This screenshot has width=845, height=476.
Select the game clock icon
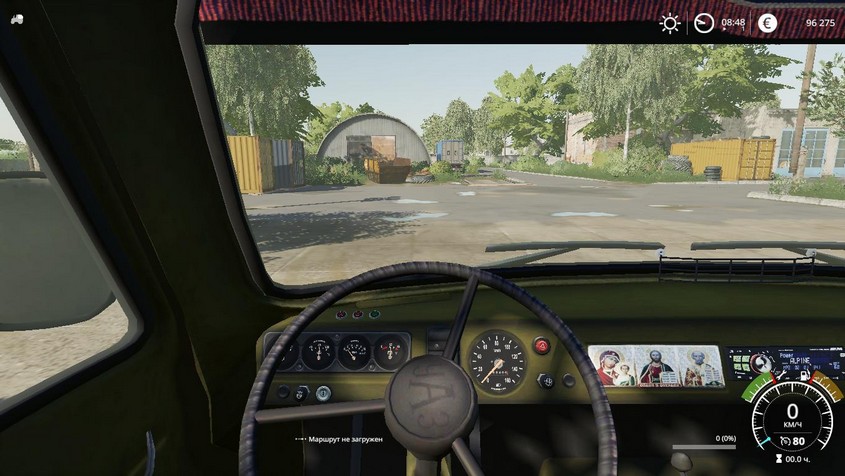pyautogui.click(x=704, y=23)
